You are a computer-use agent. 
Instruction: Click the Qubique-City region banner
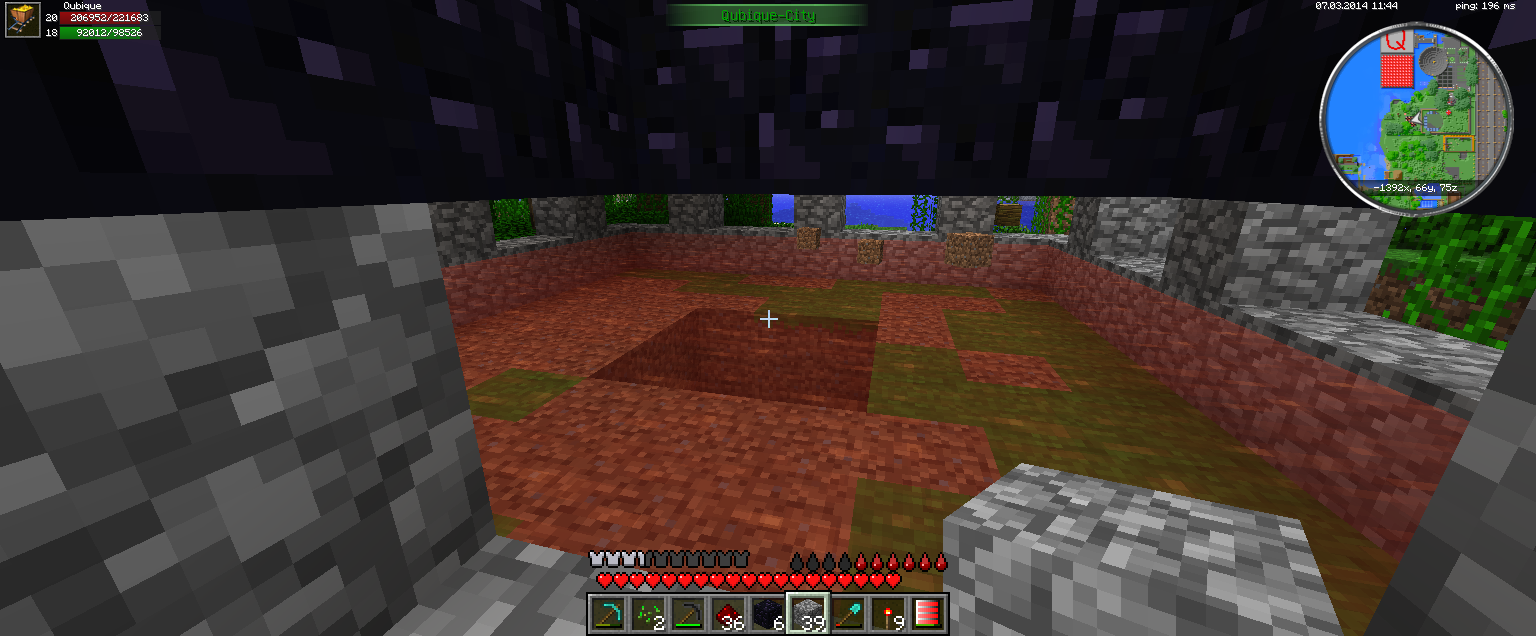pyautogui.click(x=767, y=15)
